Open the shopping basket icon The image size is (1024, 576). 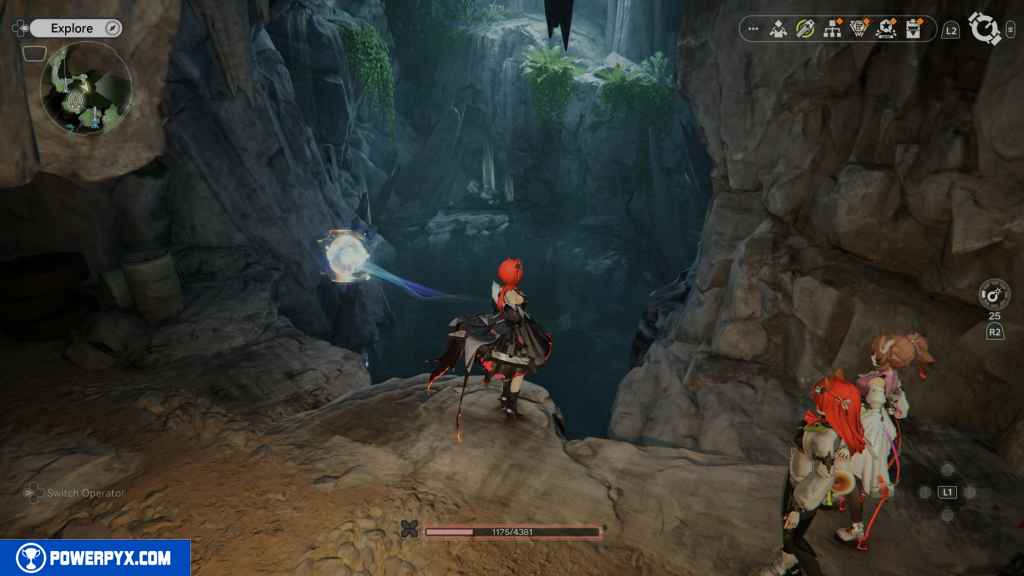coord(858,29)
